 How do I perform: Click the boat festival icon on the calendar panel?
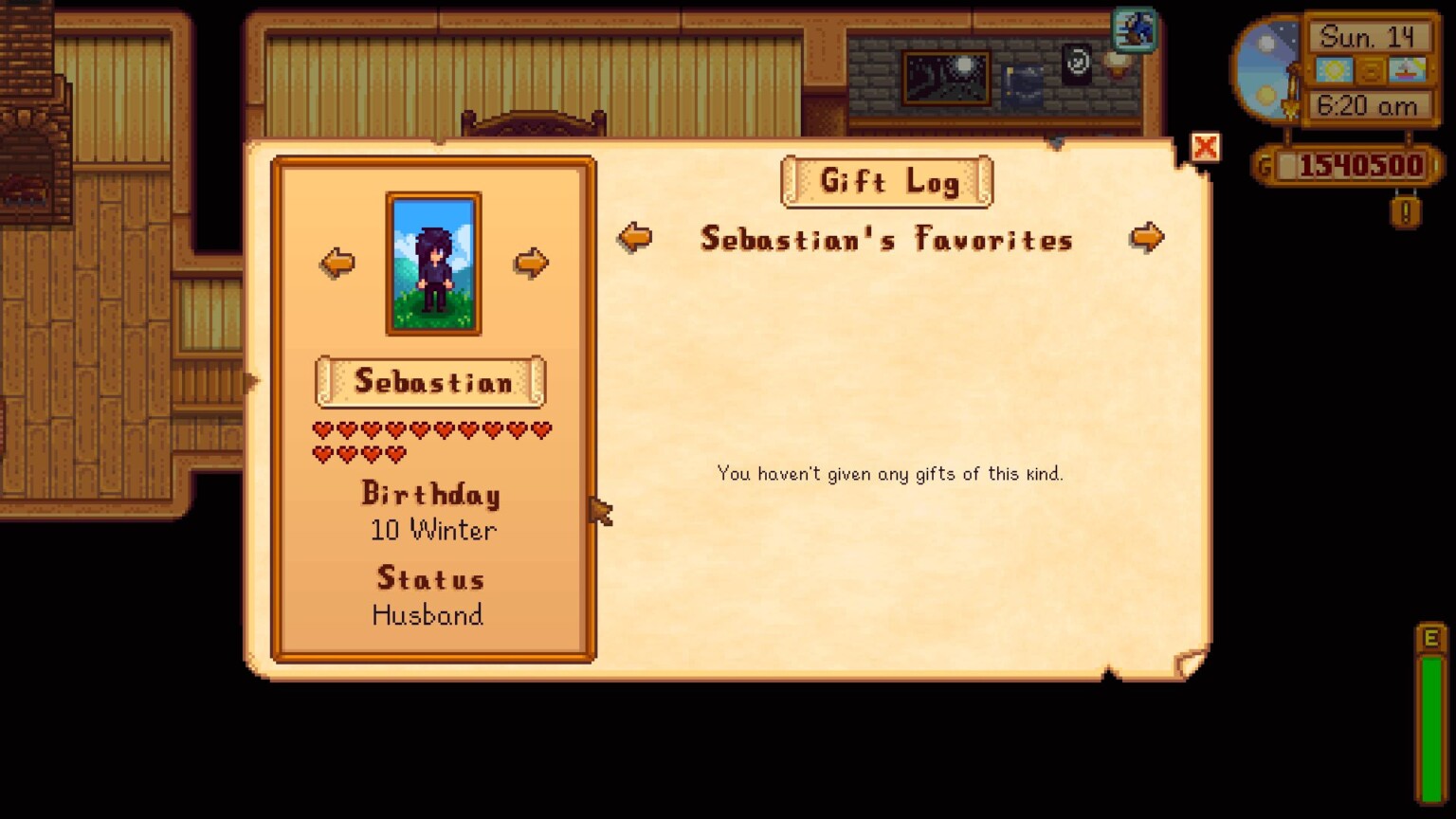[1410, 68]
